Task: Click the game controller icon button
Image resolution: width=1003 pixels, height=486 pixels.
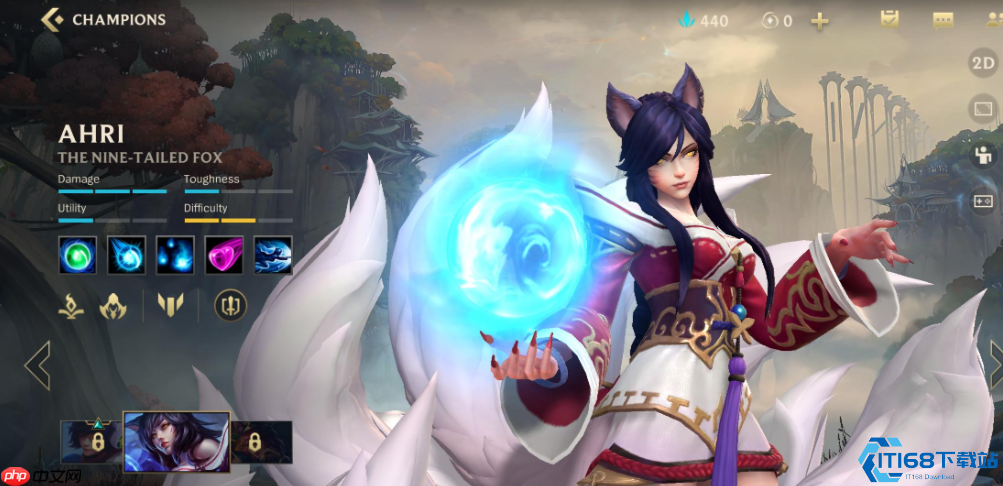Action: pos(983,201)
